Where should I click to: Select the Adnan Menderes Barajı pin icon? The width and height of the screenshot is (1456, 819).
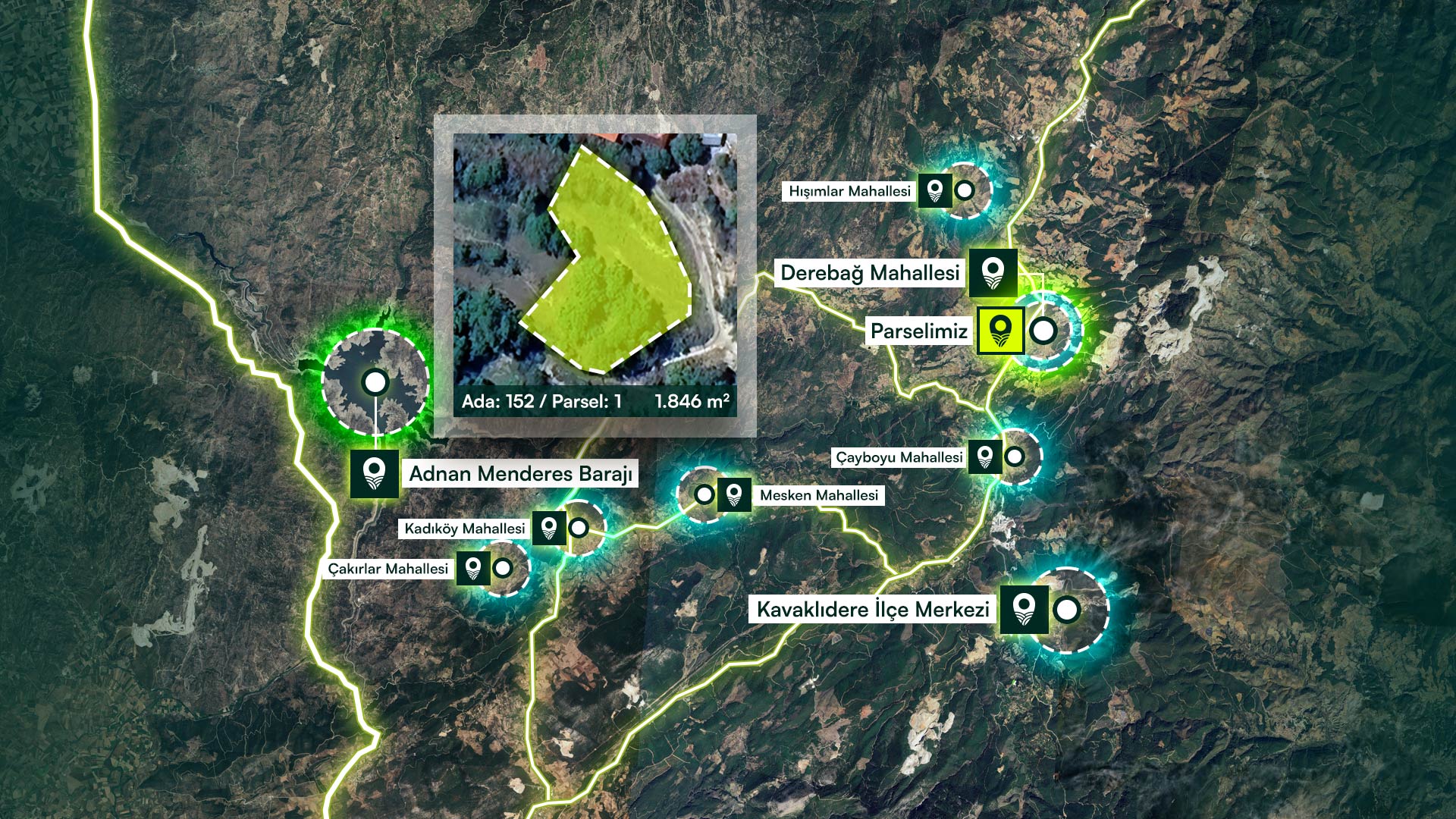pyautogui.click(x=374, y=473)
